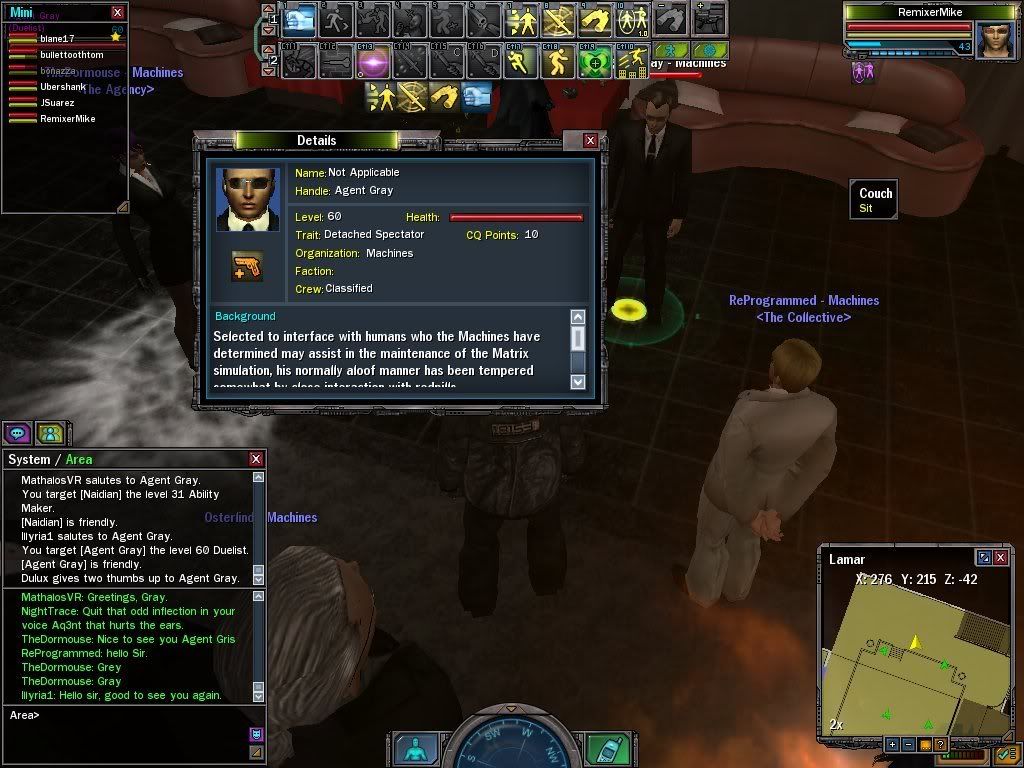Zoom out on the minimap
This screenshot has width=1024, height=768.
tap(908, 745)
